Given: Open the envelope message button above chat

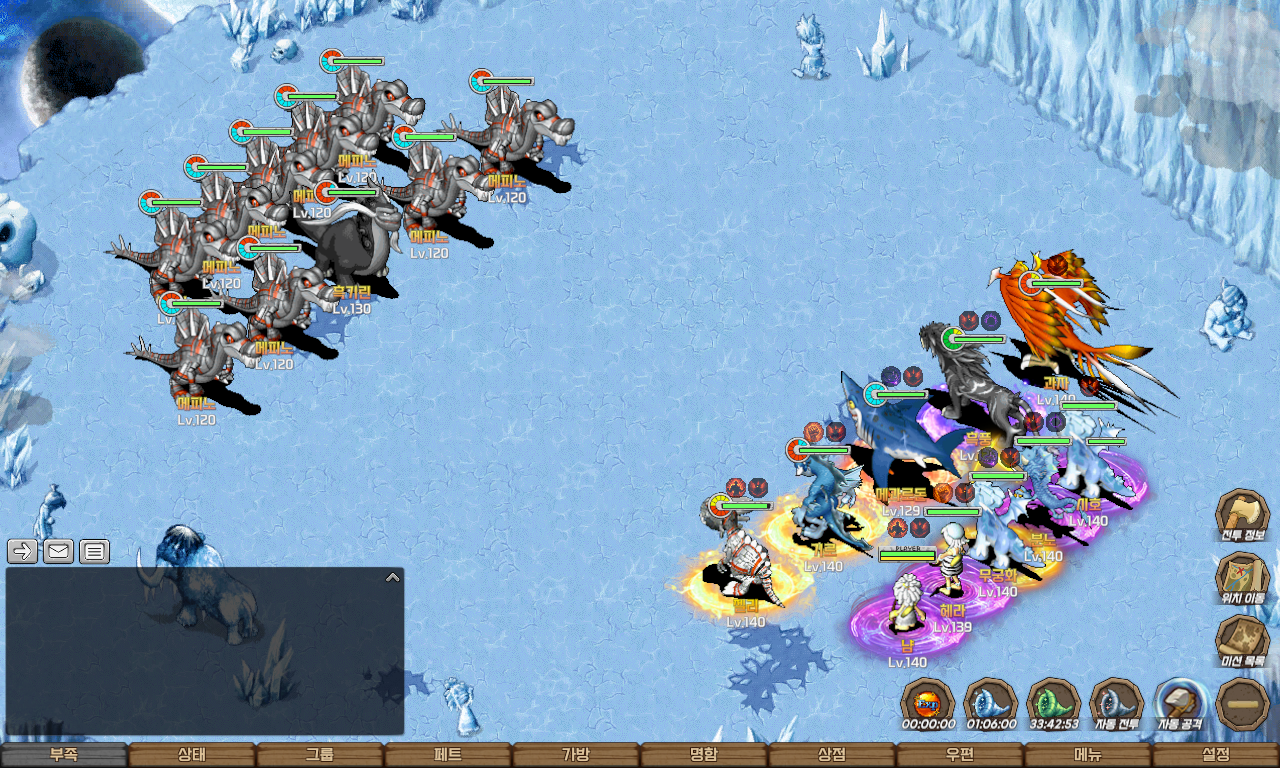Looking at the screenshot, I should coord(58,551).
